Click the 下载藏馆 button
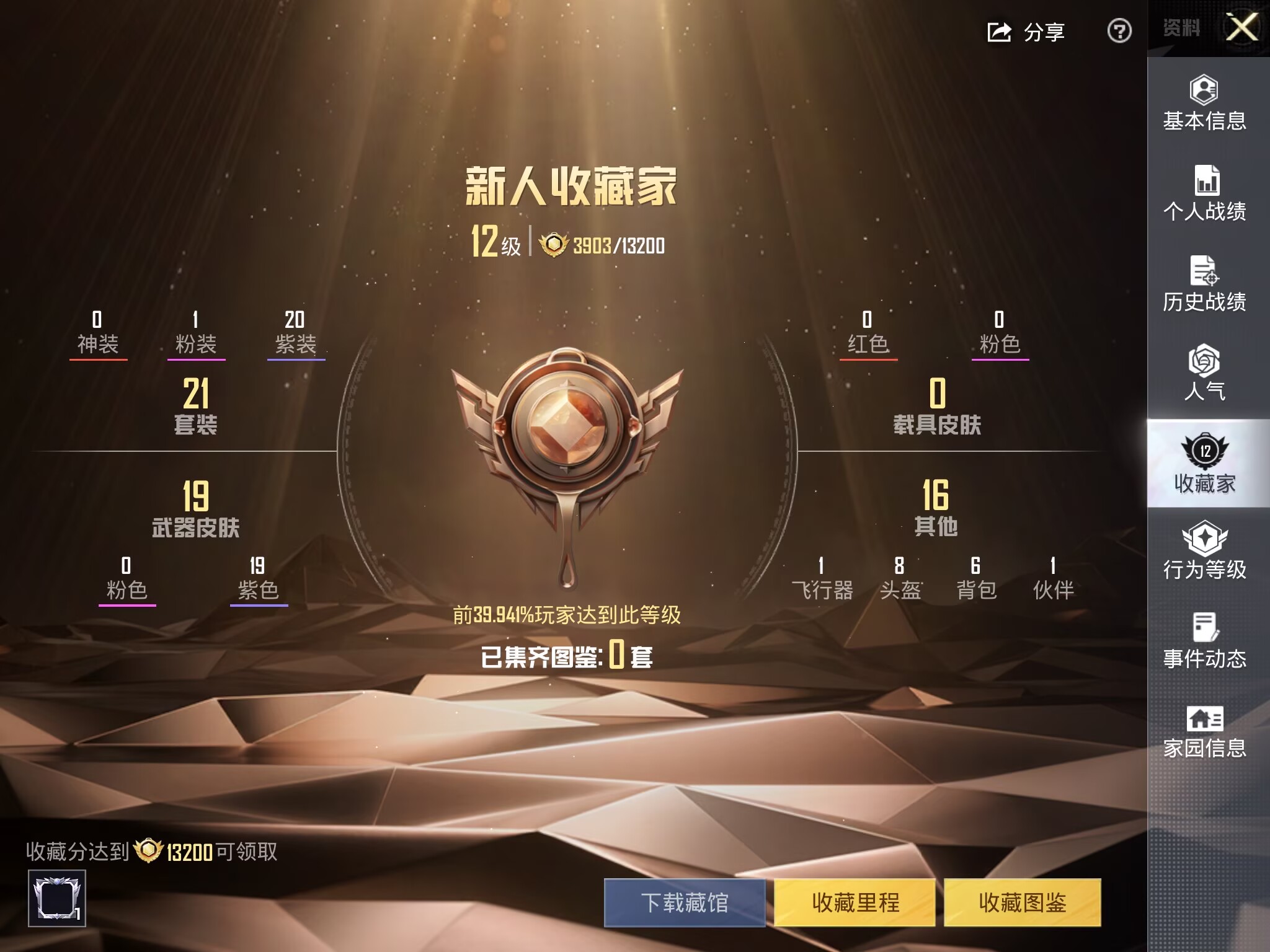The image size is (1270, 952). tap(685, 902)
